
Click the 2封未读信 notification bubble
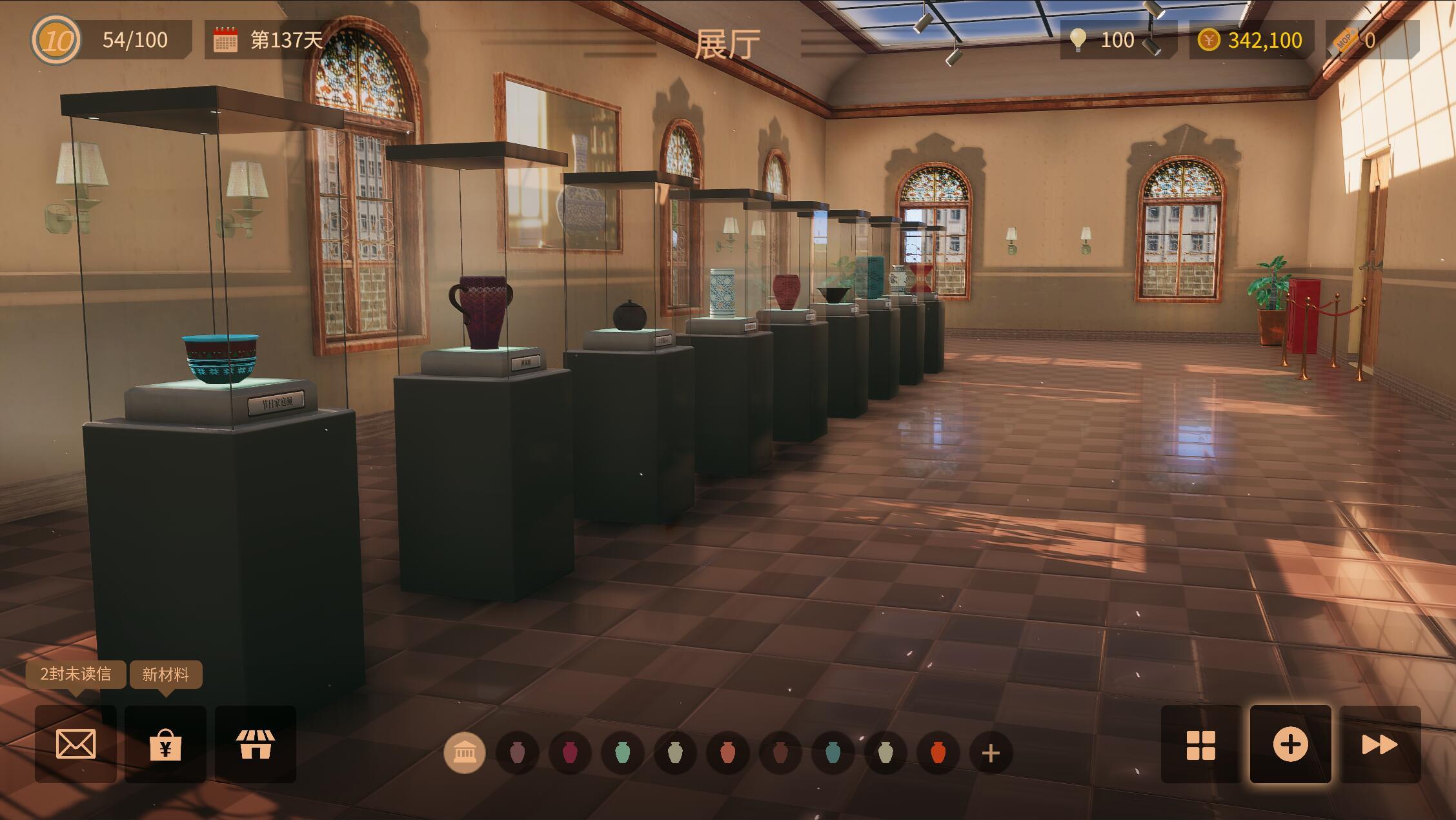pyautogui.click(x=76, y=674)
